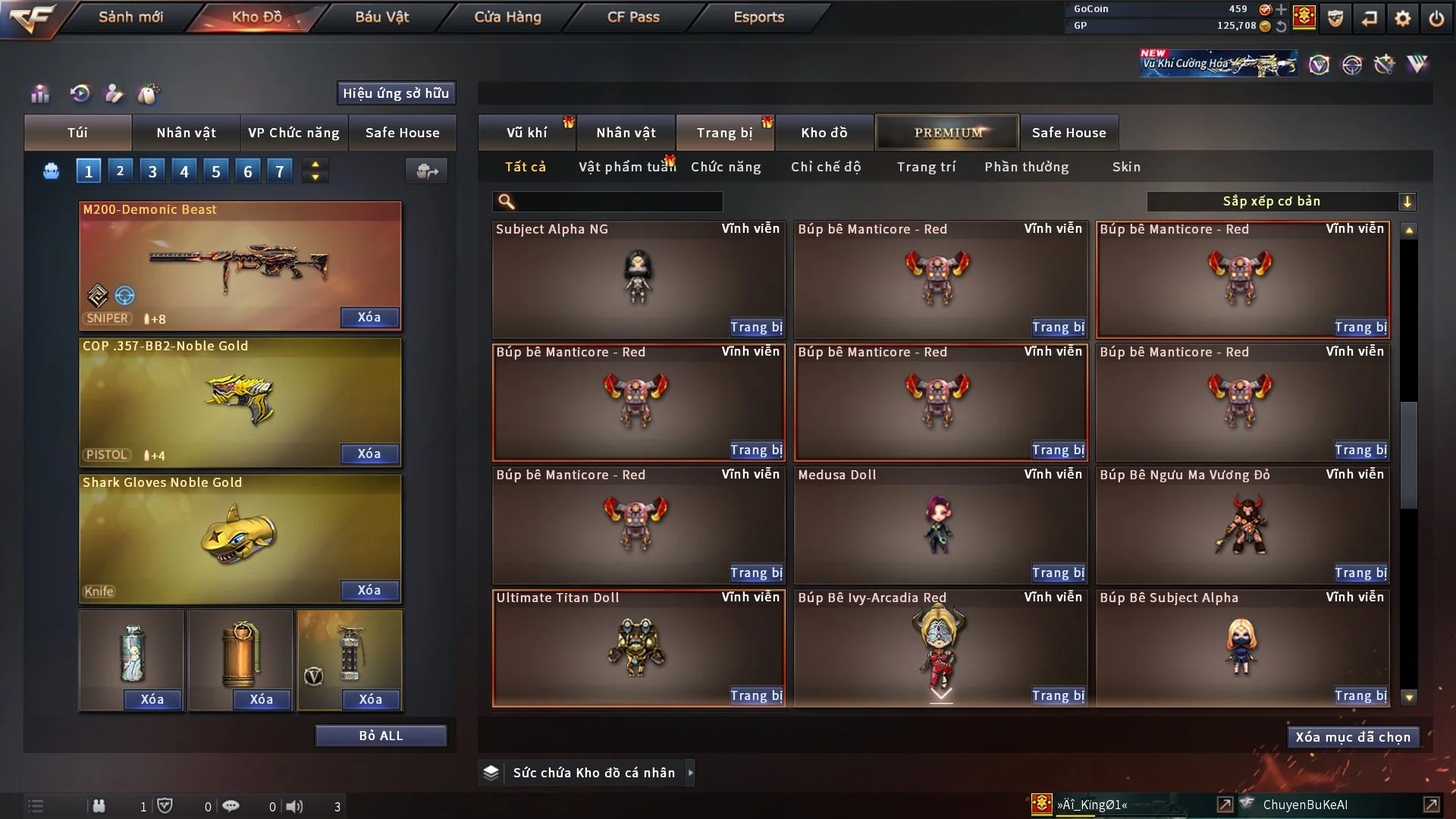This screenshot has height=819, width=1456.
Task: Select bag slot number 3
Action: tap(152, 171)
